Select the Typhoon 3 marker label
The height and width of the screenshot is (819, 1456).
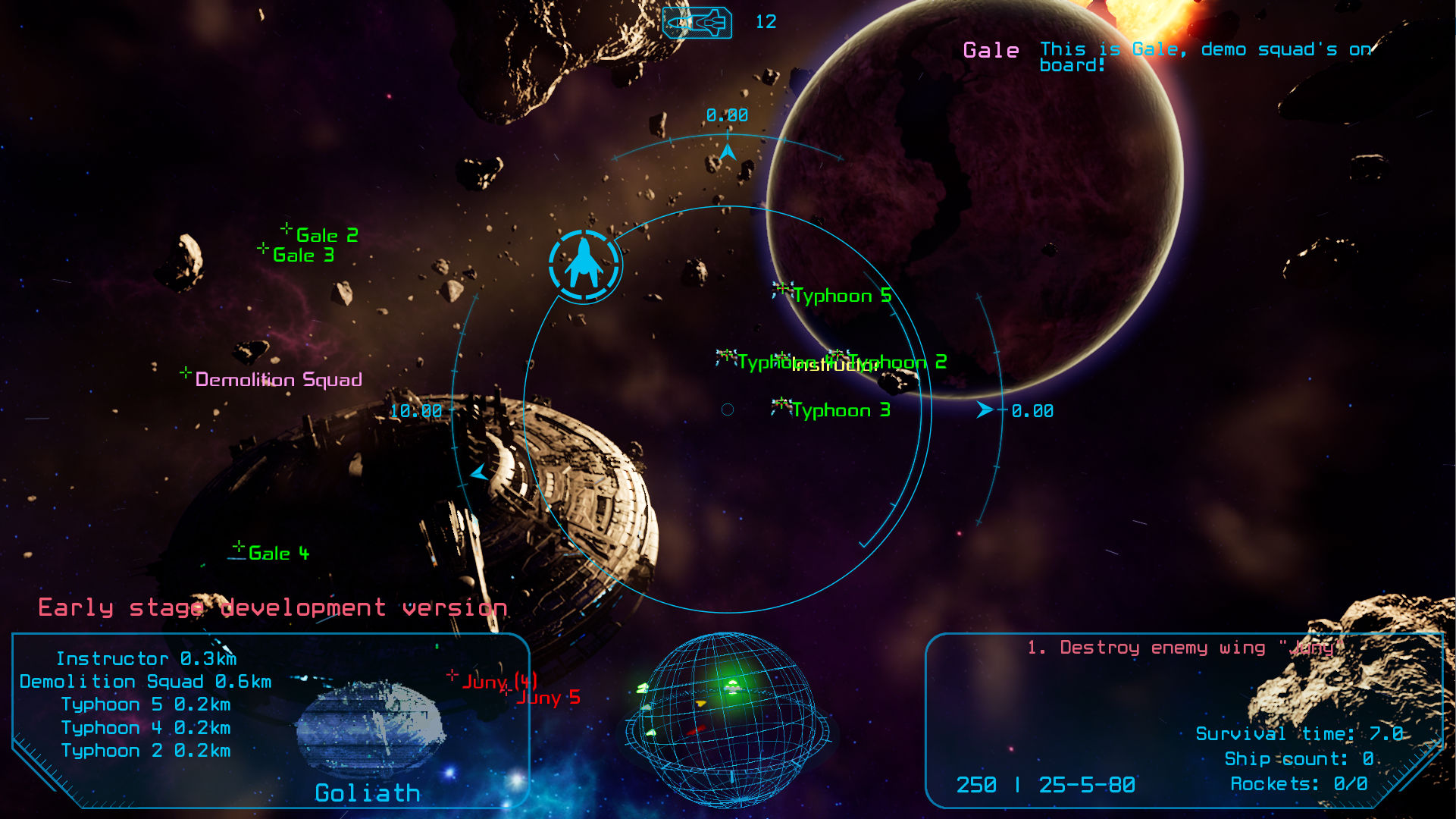(x=840, y=410)
